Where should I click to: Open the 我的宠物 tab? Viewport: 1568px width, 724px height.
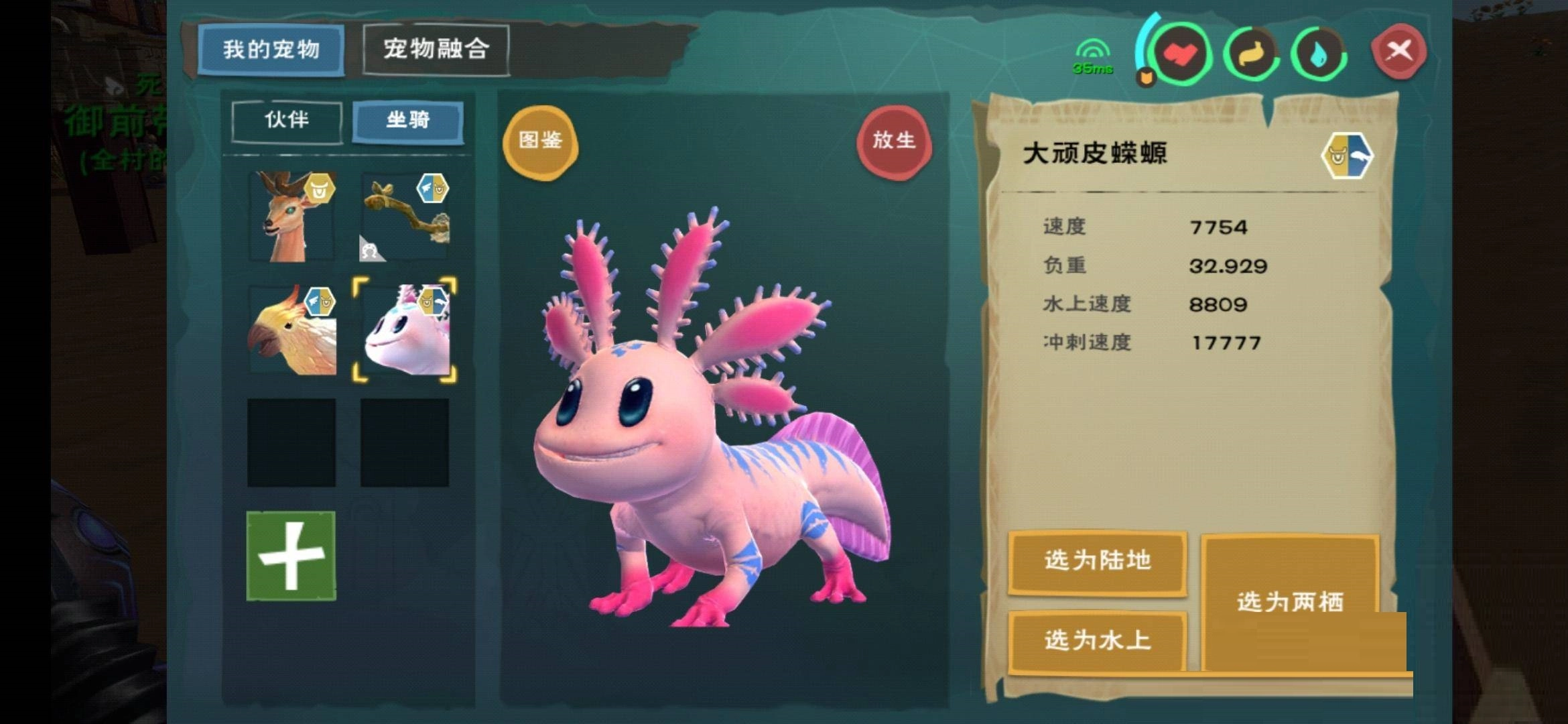(273, 50)
